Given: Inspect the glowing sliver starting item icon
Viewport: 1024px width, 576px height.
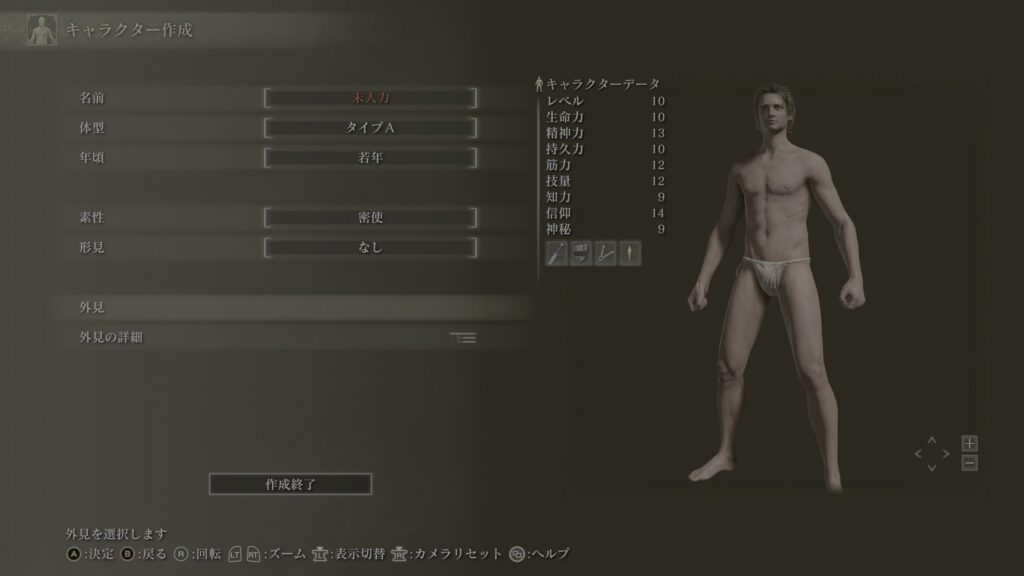Looking at the screenshot, I should click(630, 253).
